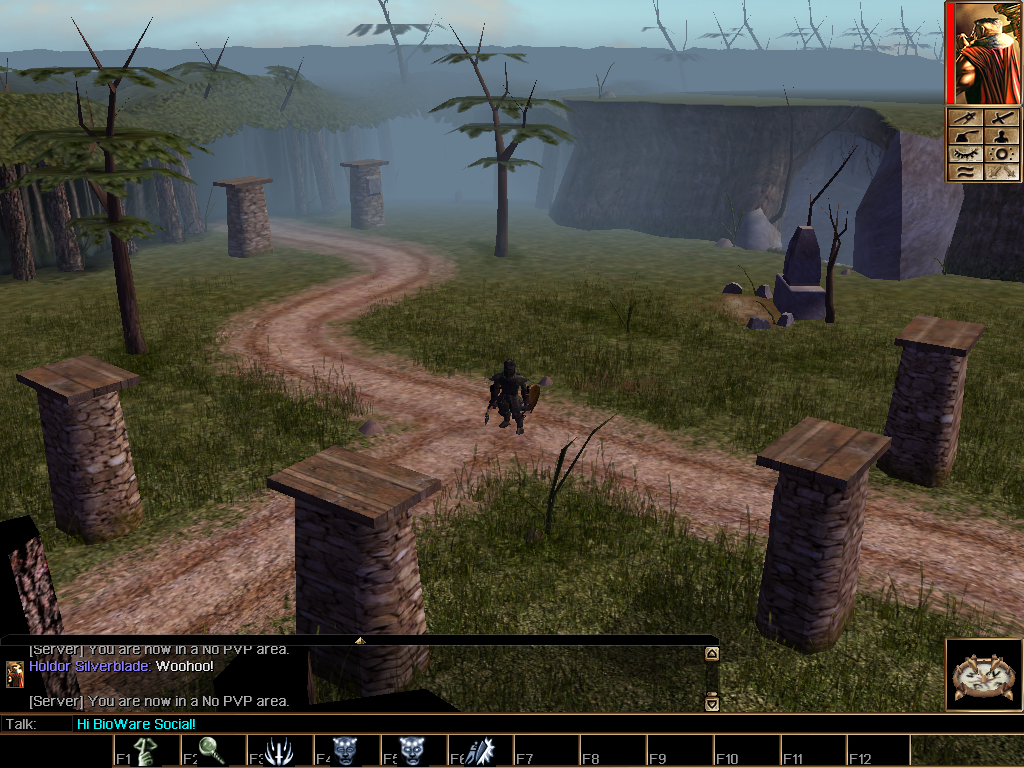The width and height of the screenshot is (1024, 768).
Task: Open the journal with the quill icon
Action: click(964, 136)
